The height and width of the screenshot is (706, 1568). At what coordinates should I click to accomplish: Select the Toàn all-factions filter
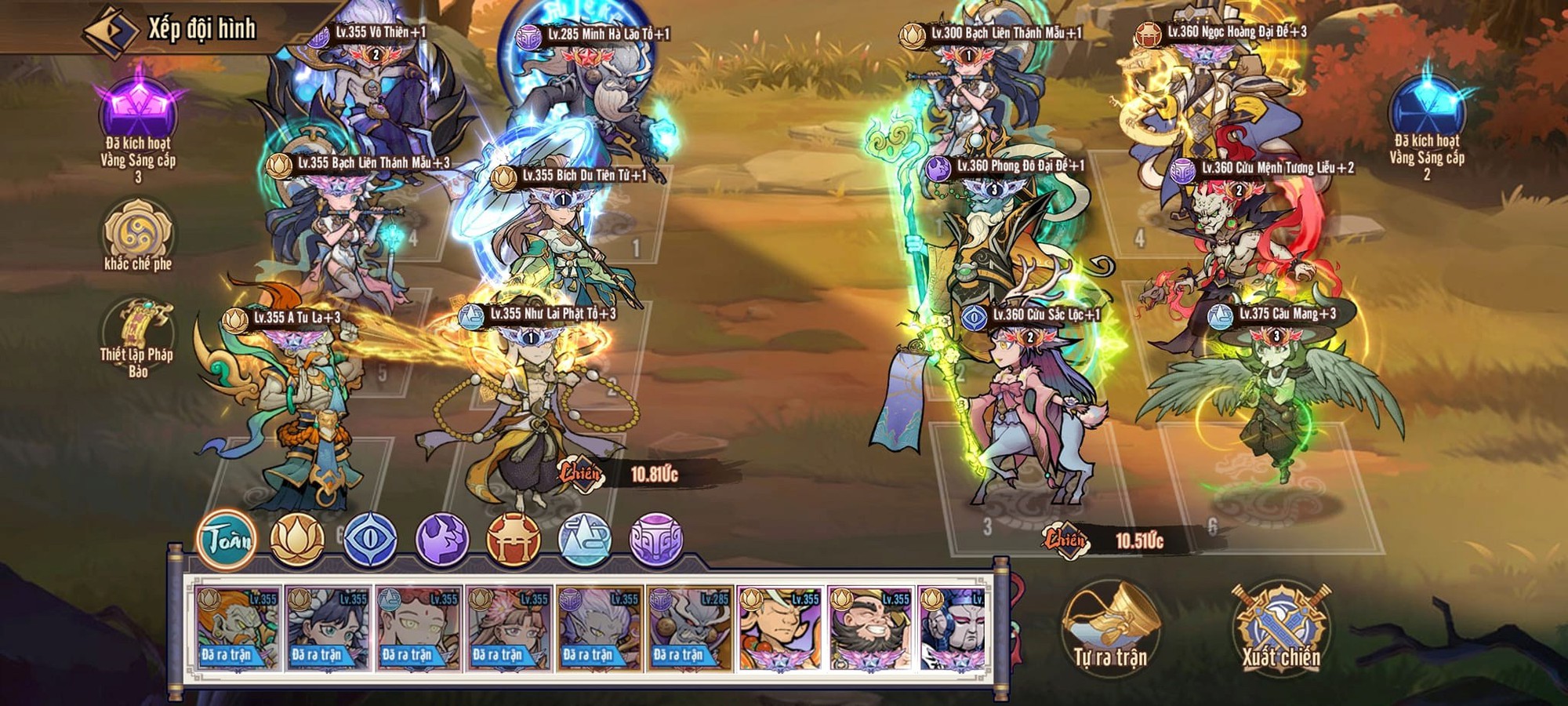(x=227, y=539)
